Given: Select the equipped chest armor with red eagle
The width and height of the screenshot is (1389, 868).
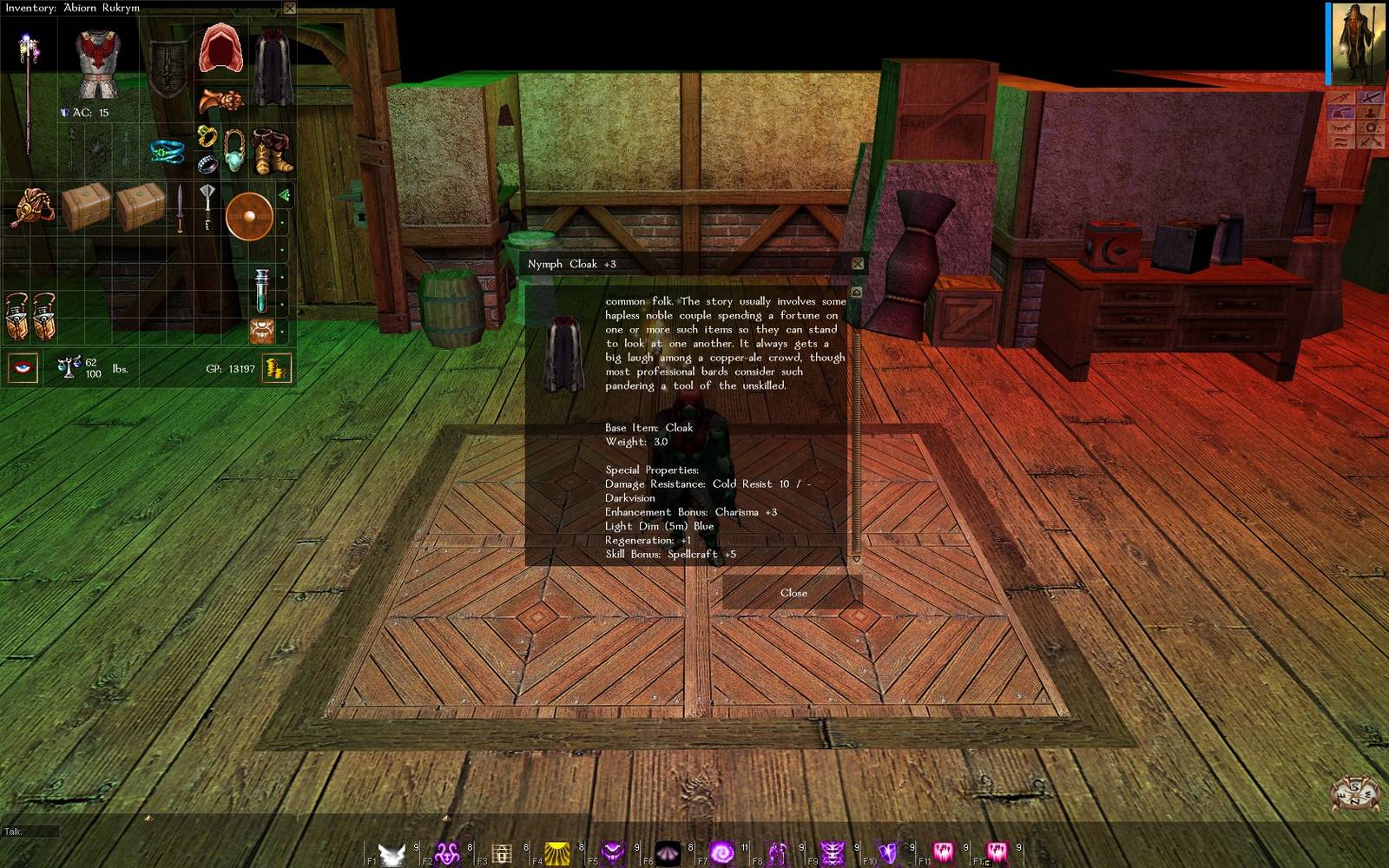Looking at the screenshot, I should (97, 61).
